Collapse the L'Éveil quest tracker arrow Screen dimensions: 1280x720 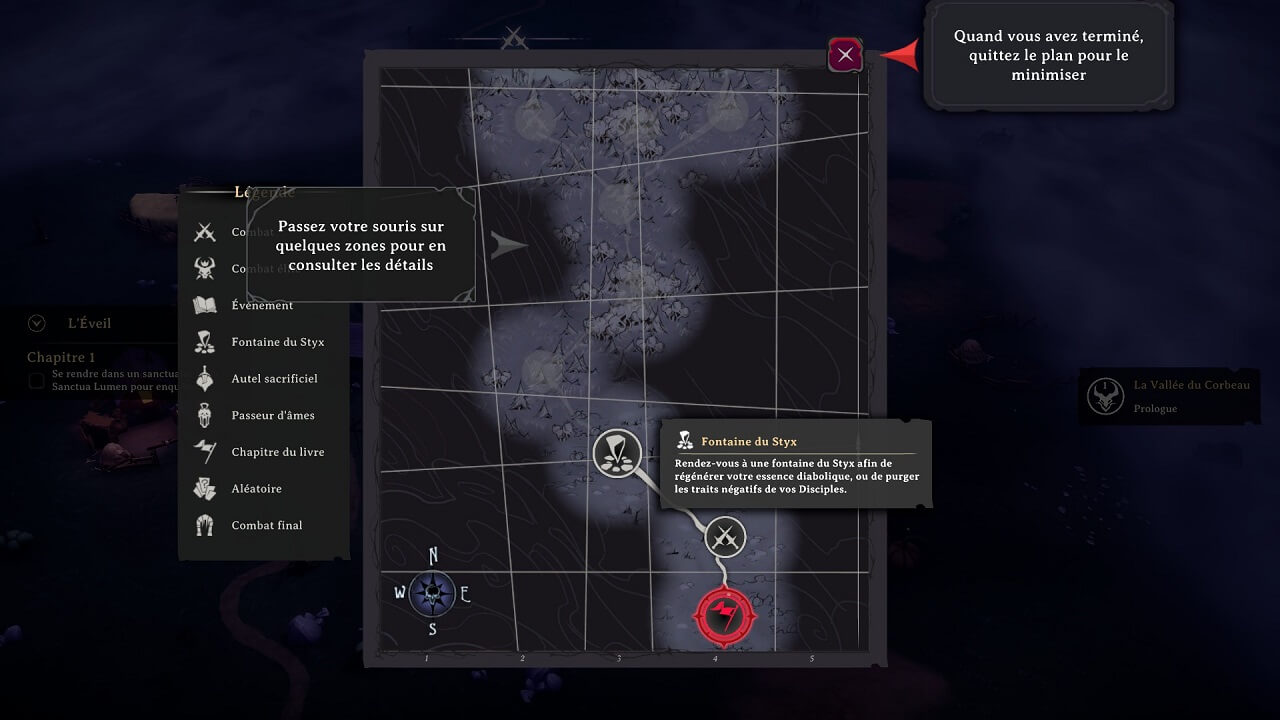coord(38,323)
